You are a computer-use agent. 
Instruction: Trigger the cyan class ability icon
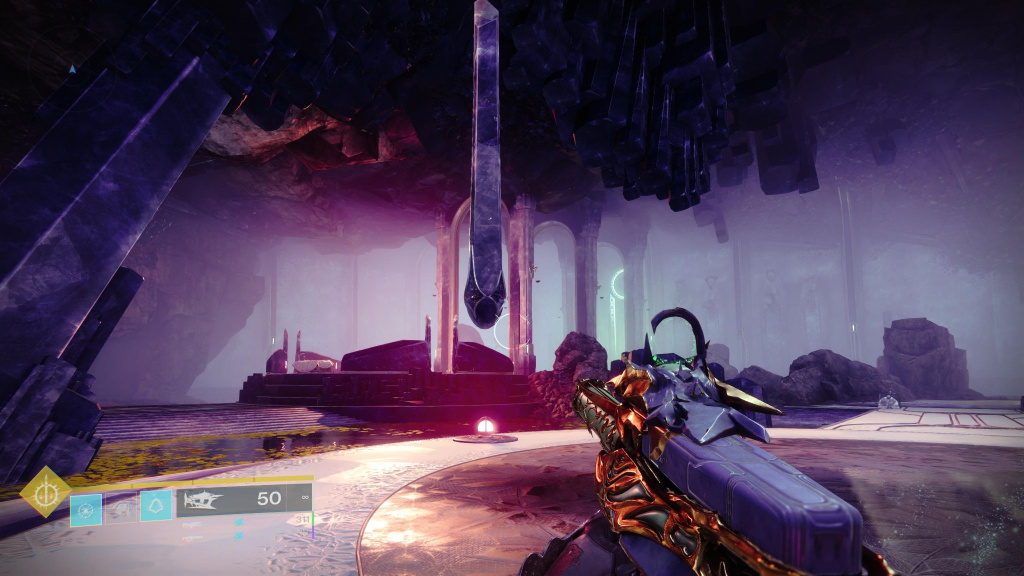[x=156, y=506]
